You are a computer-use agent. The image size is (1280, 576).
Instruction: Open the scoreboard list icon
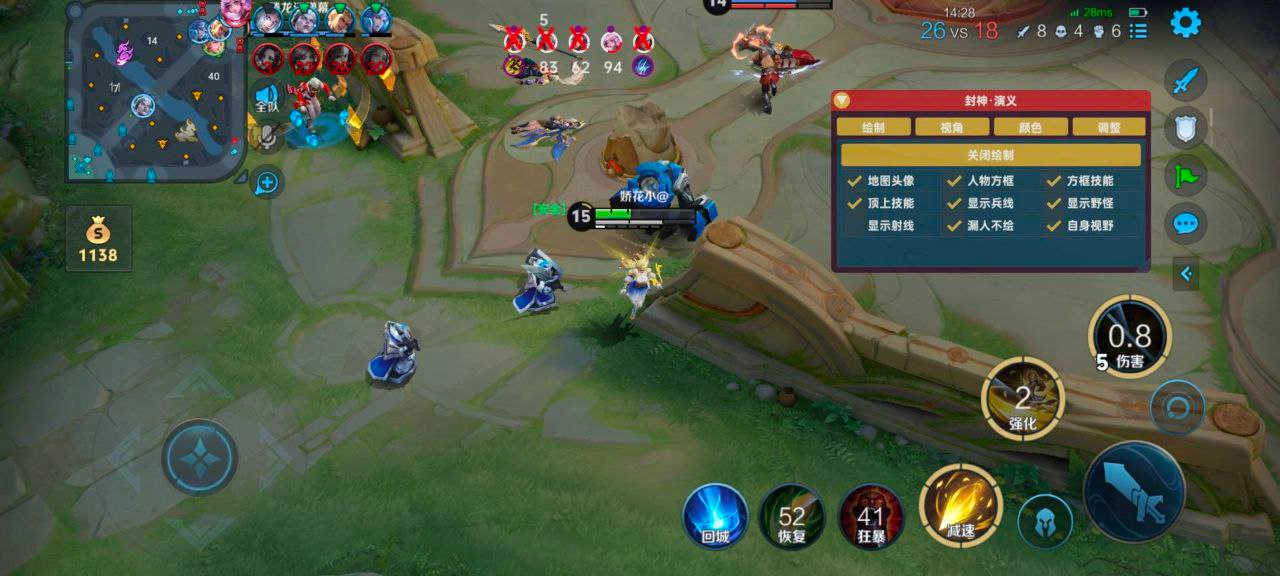[1138, 31]
